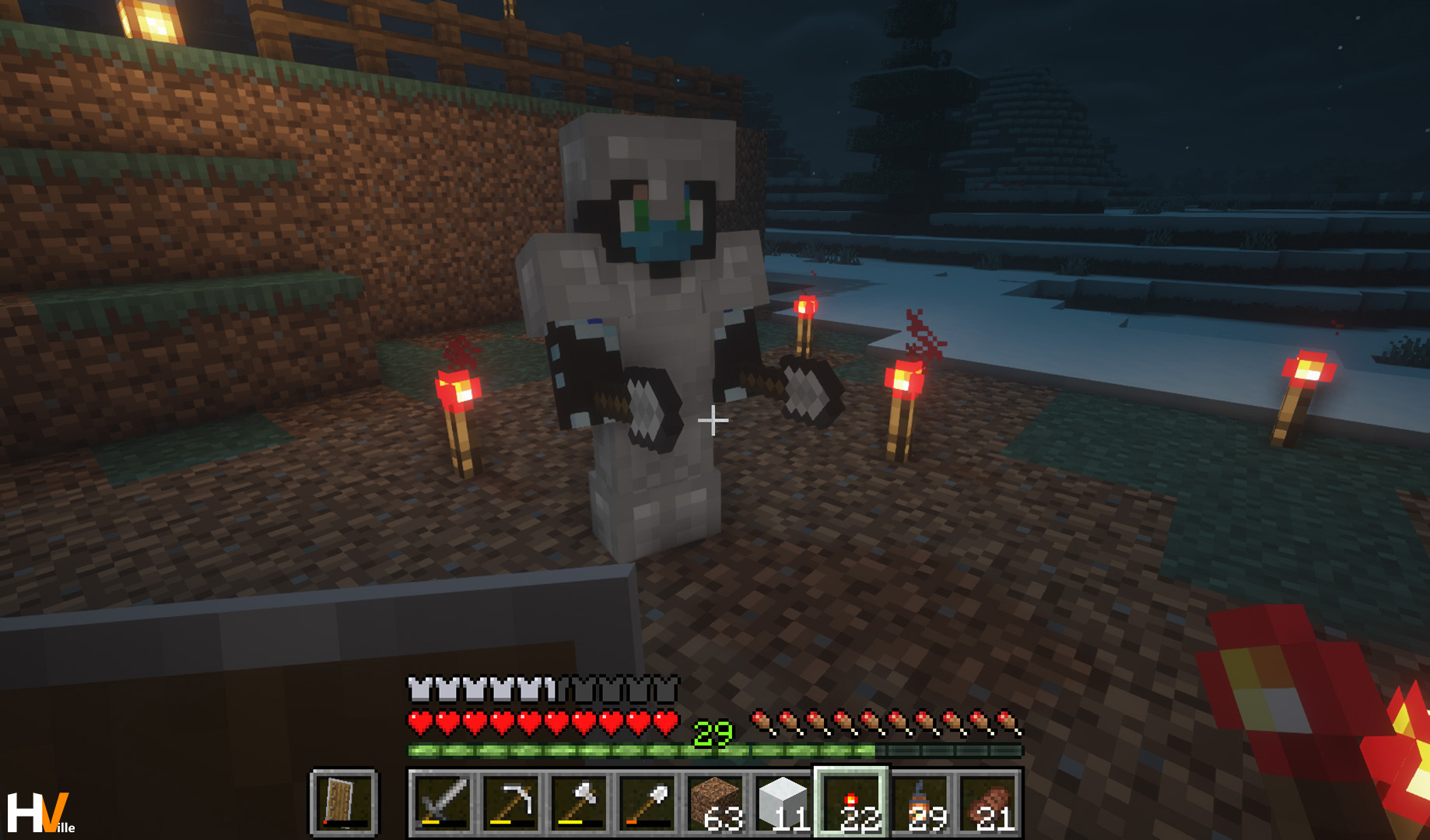Switch to the cooked meat stack of 21

[x=988, y=803]
